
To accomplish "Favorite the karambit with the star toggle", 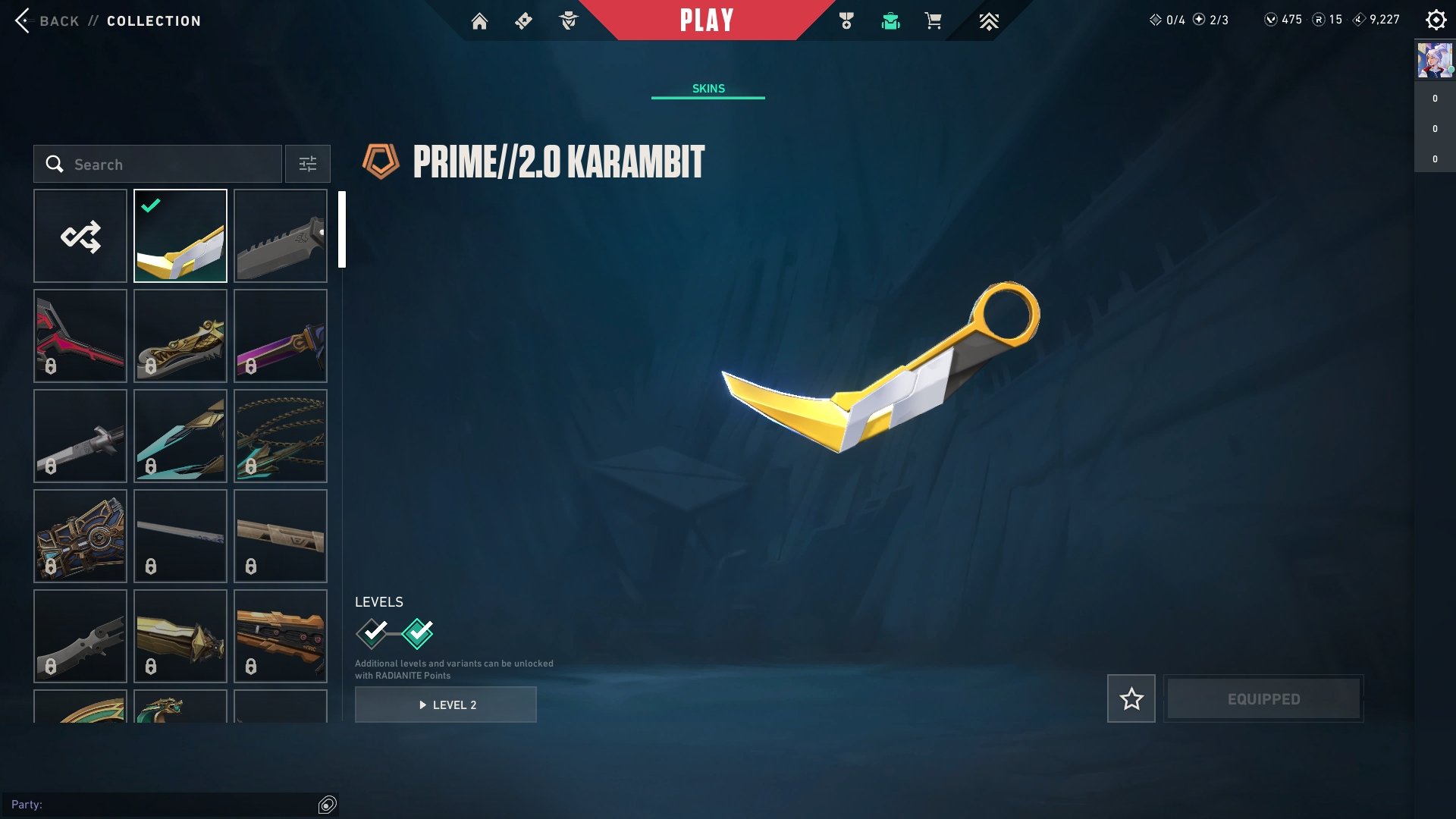I will tap(1131, 698).
